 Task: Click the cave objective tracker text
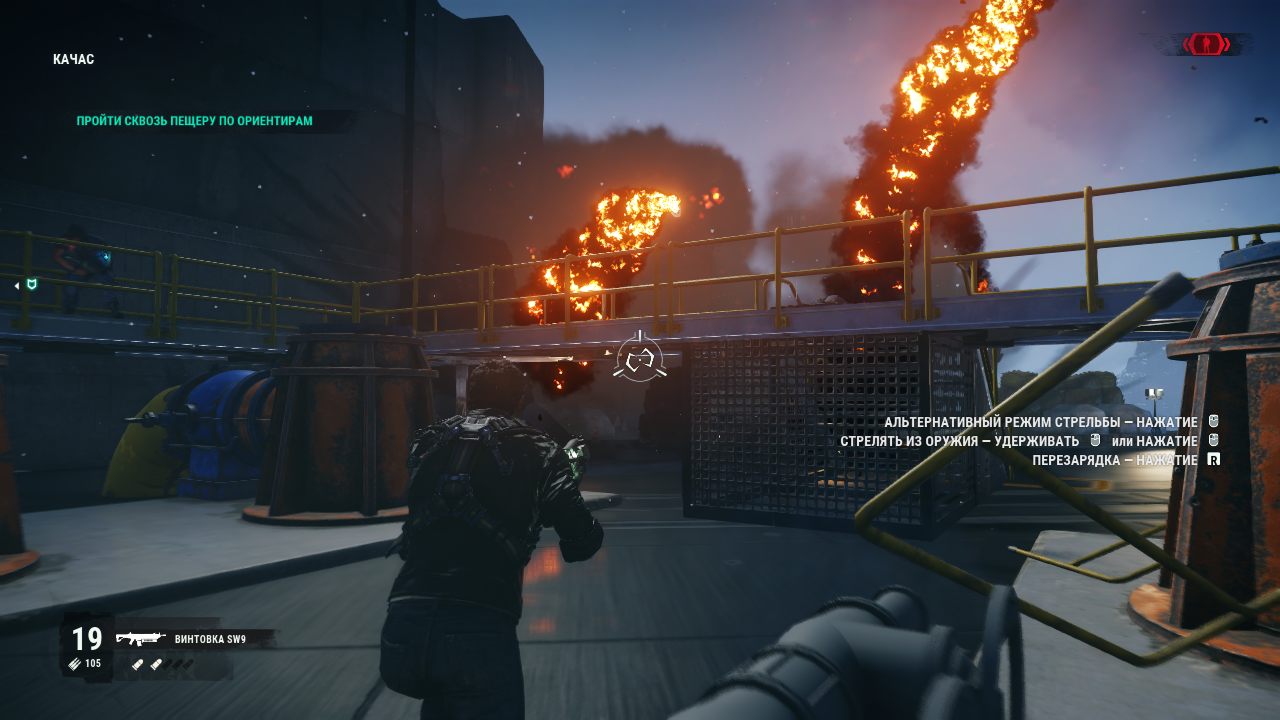(195, 121)
